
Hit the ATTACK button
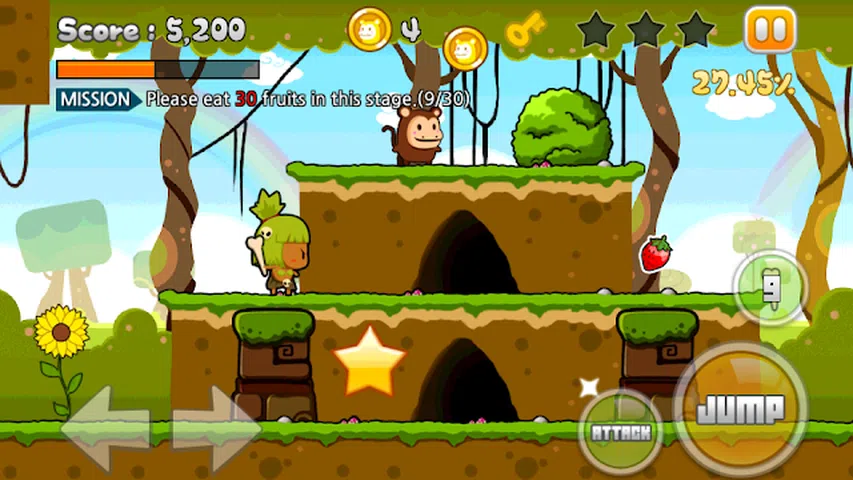[621, 432]
